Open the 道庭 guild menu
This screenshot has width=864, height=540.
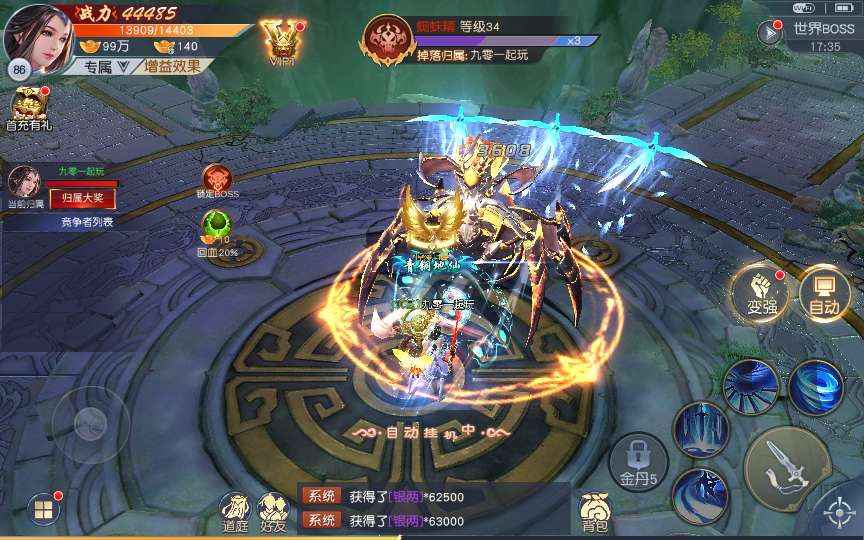[x=235, y=512]
